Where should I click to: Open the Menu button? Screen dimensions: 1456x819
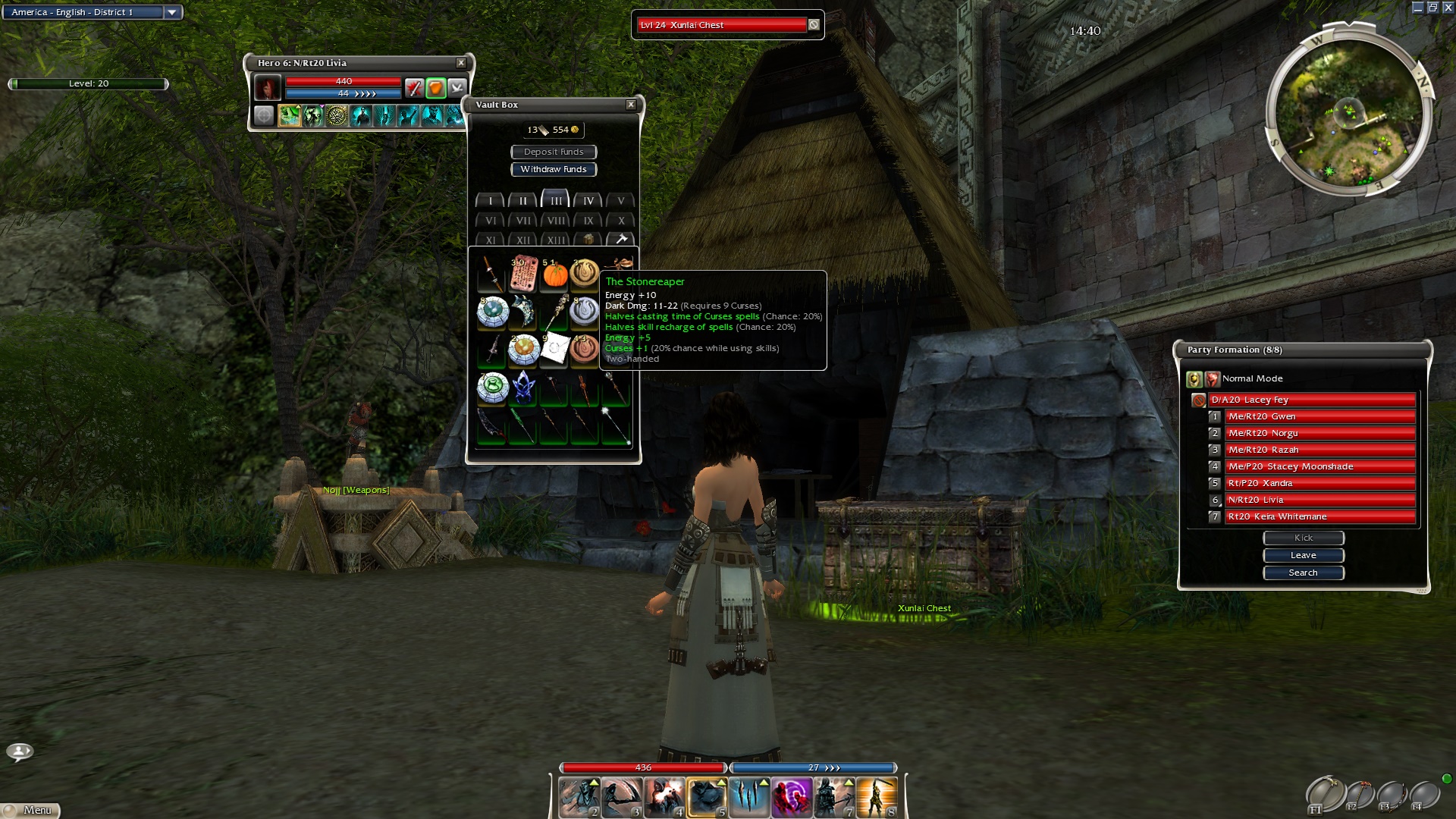click(32, 810)
